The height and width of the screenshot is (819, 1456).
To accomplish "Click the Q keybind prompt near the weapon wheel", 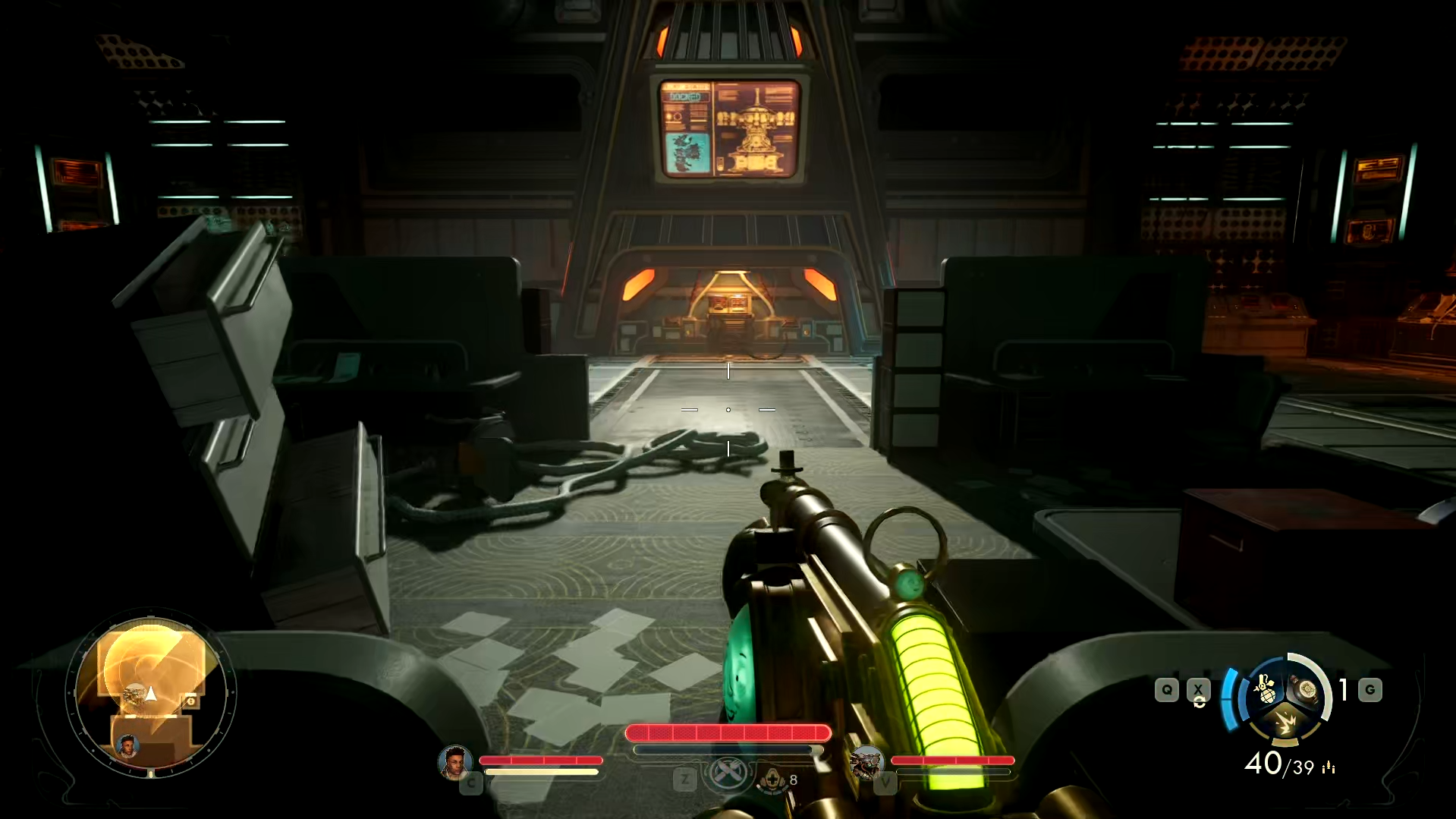I will (x=1167, y=689).
